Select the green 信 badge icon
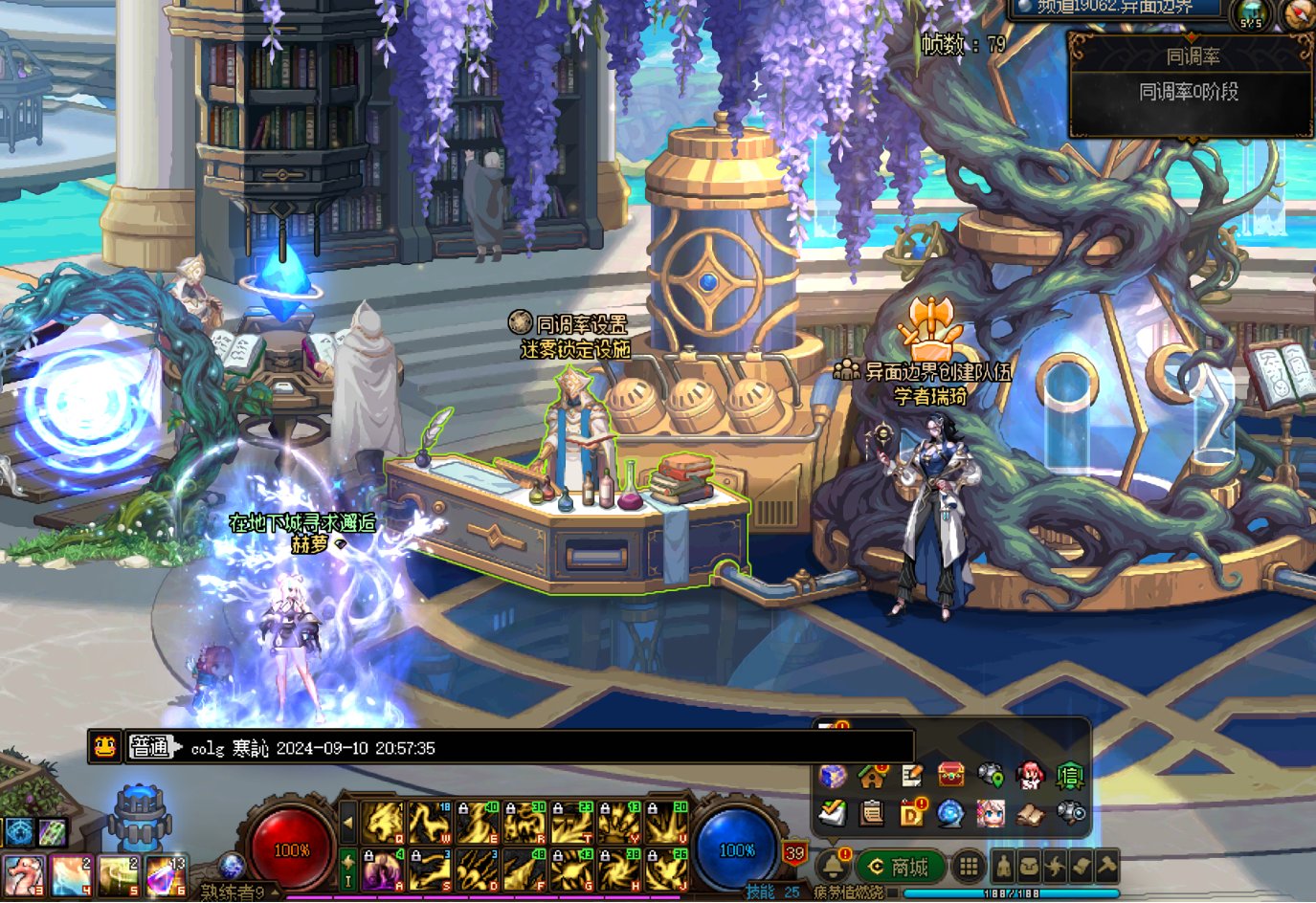Image resolution: width=1316 pixels, height=903 pixels. [x=1069, y=776]
